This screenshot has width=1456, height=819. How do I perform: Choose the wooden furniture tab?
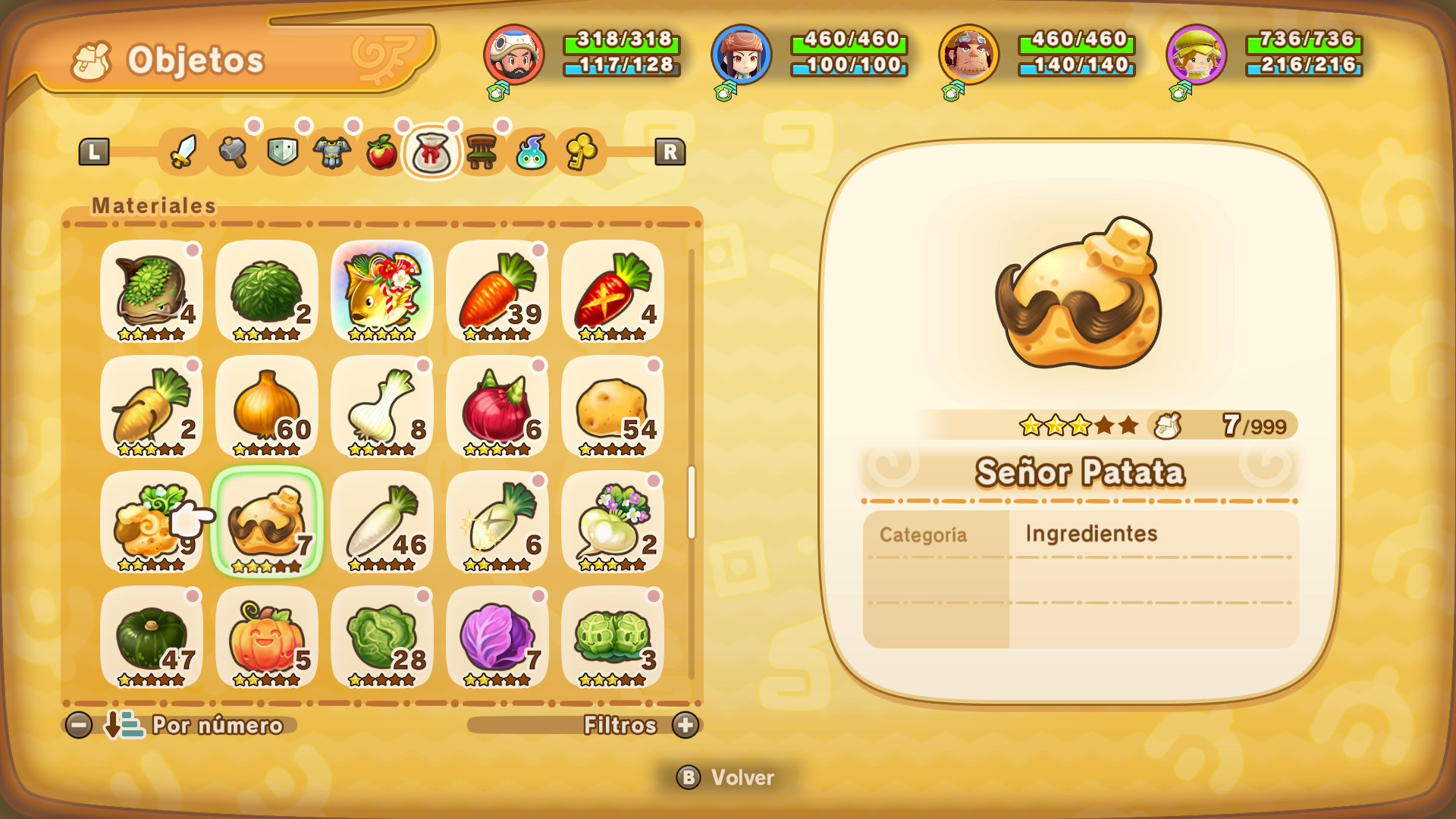482,152
